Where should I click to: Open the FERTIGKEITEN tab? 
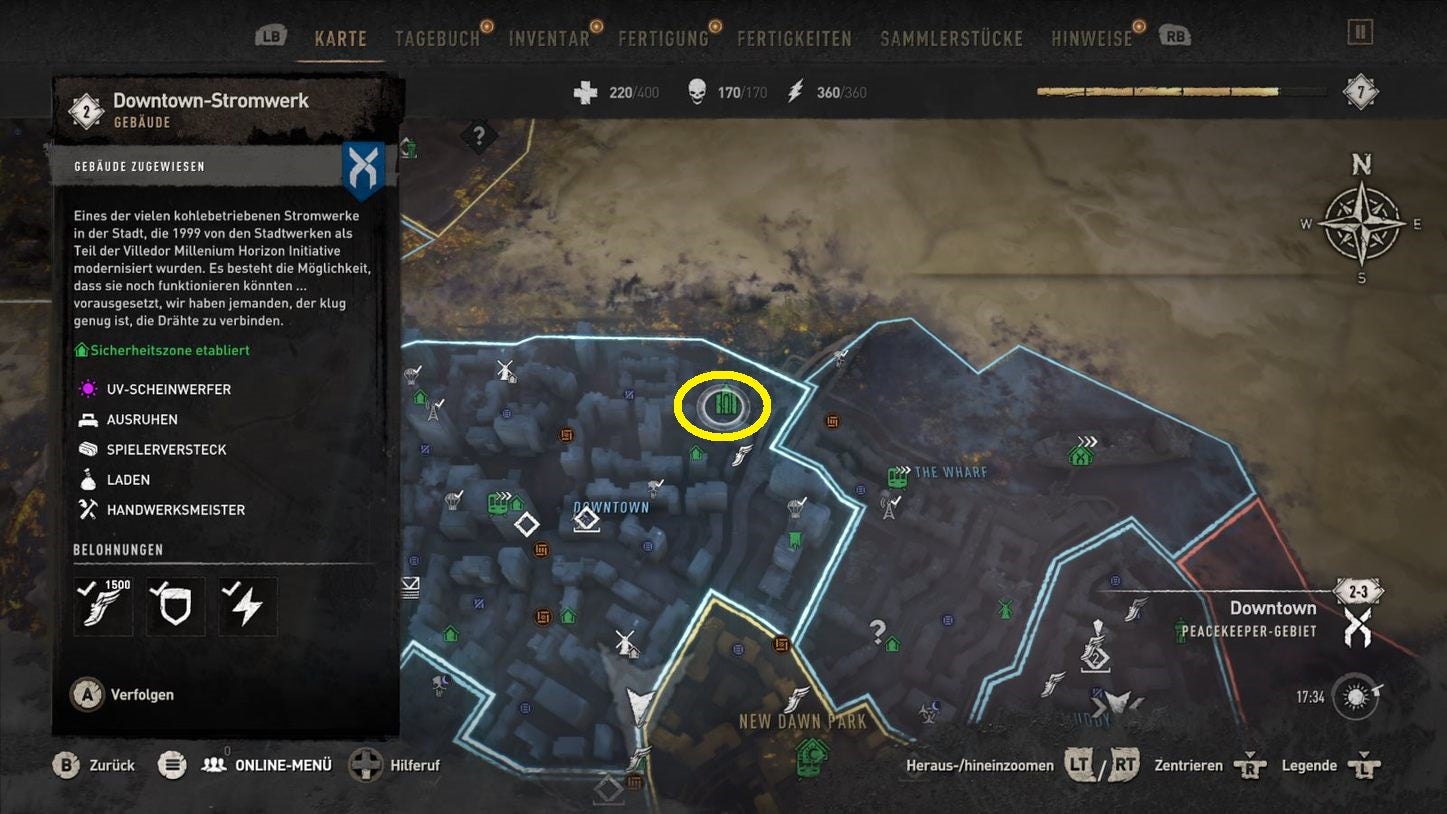pyautogui.click(x=793, y=37)
